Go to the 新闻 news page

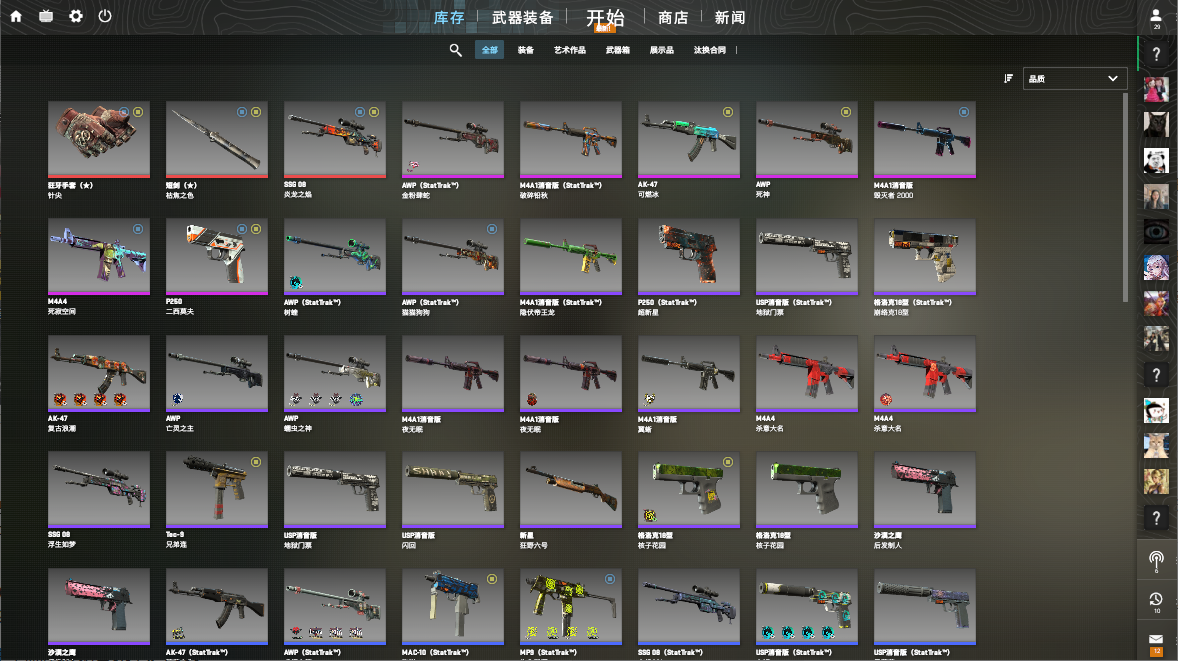[x=730, y=17]
